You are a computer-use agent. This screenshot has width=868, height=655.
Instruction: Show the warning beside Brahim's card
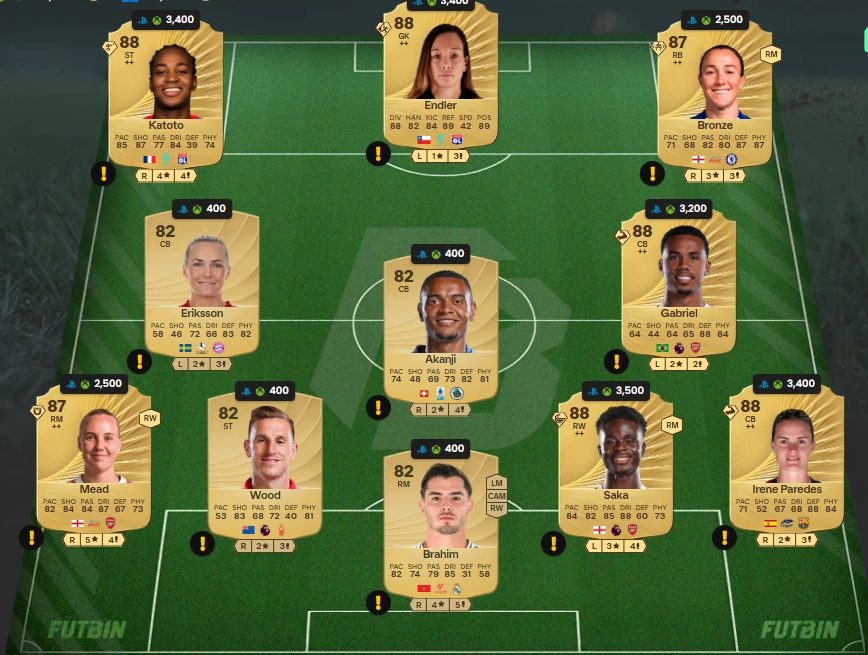[378, 601]
